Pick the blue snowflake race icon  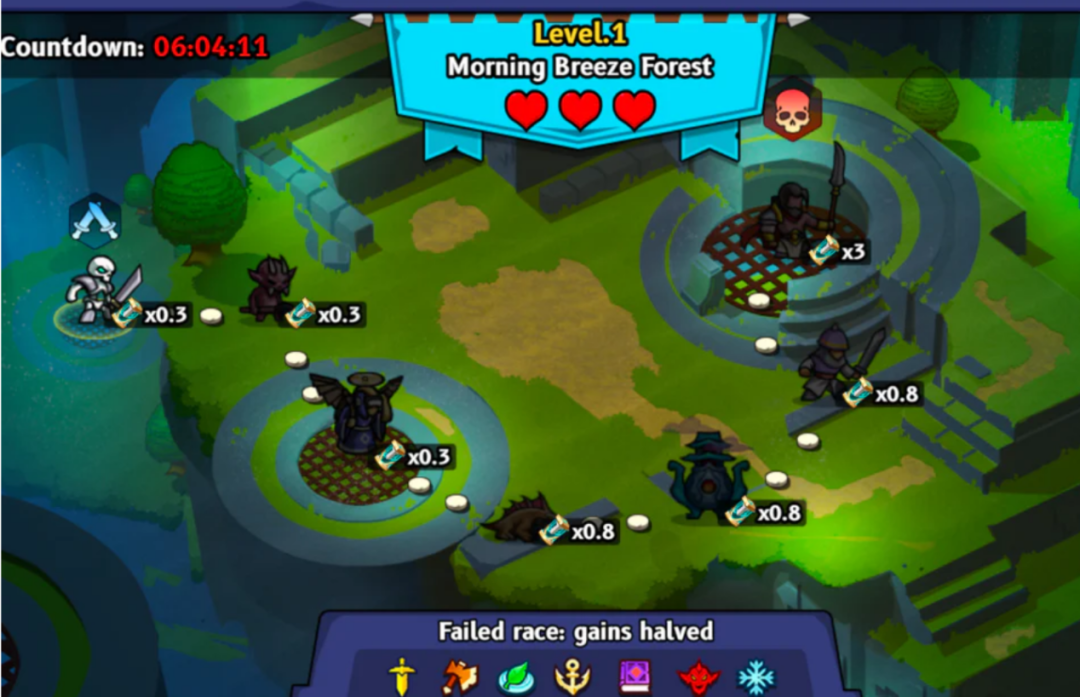click(x=756, y=677)
